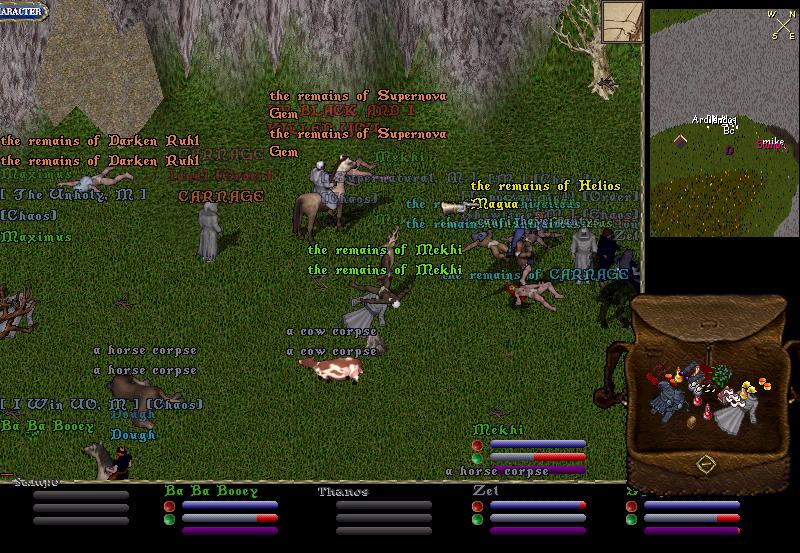Viewport: 800px width, 553px height.
Task: Click the compass rose on the radar
Action: (x=781, y=21)
